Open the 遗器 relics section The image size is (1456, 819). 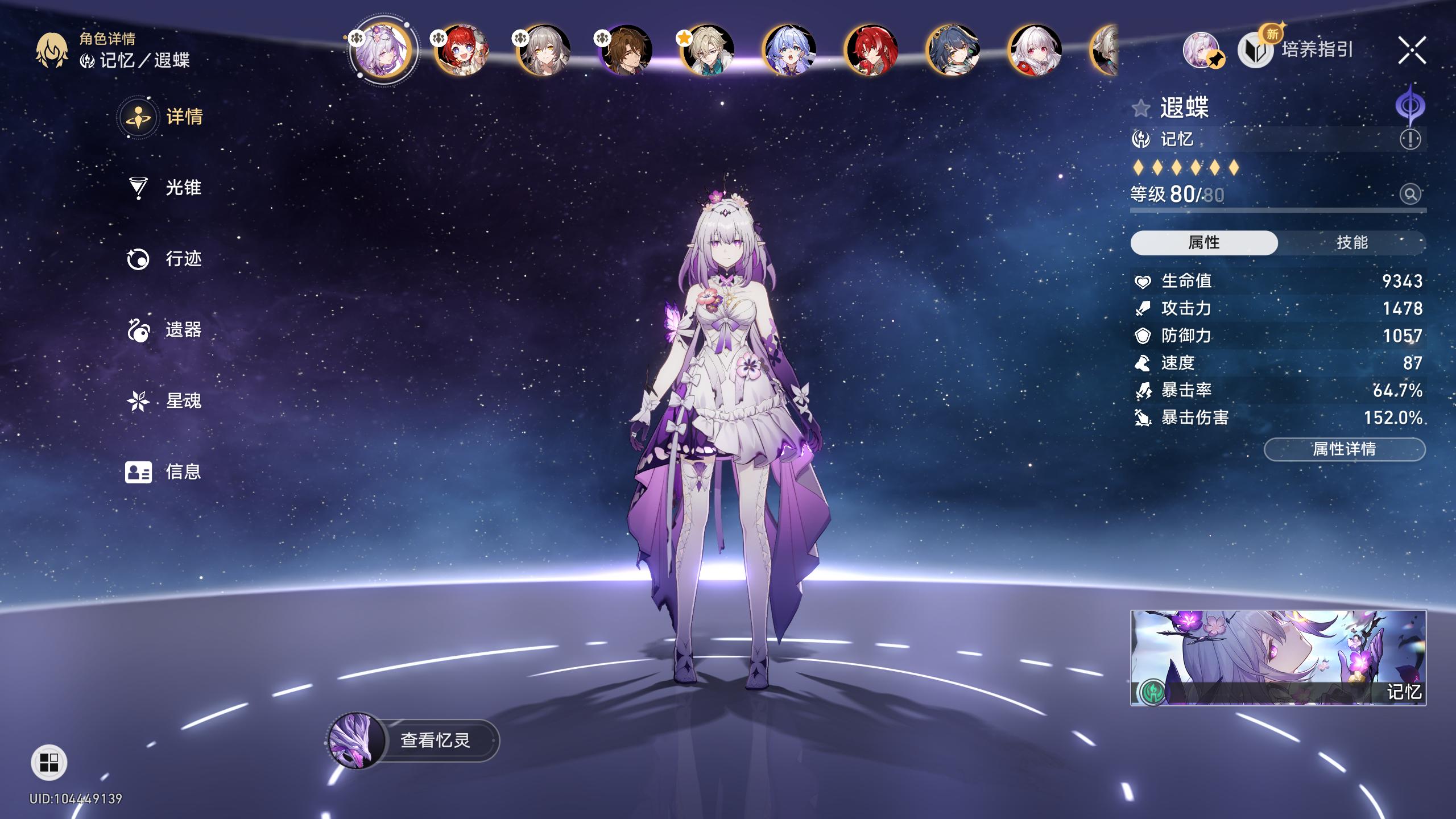coord(165,330)
